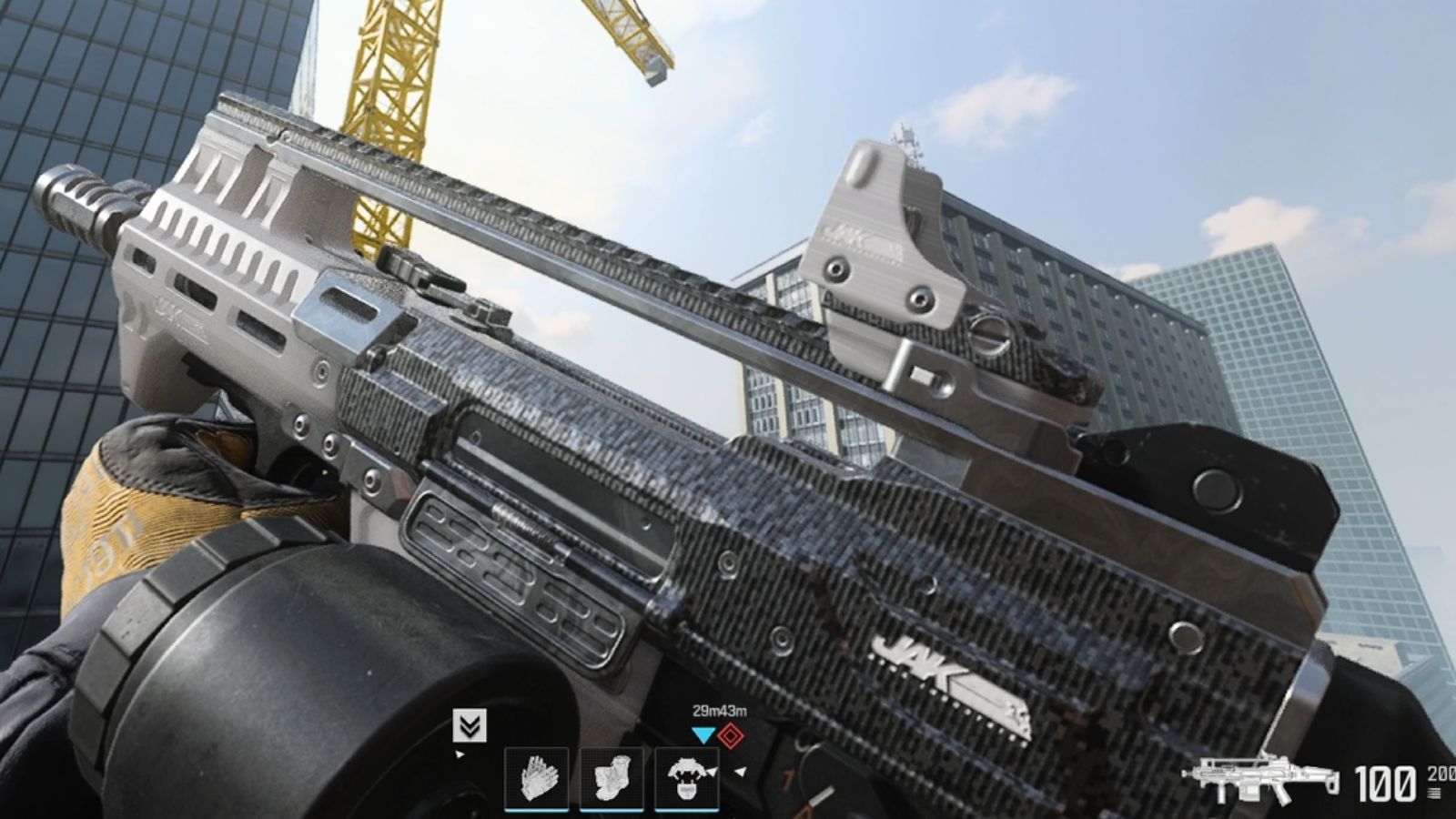Select the boots equipment icon
The width and height of the screenshot is (1456, 819).
[x=612, y=778]
